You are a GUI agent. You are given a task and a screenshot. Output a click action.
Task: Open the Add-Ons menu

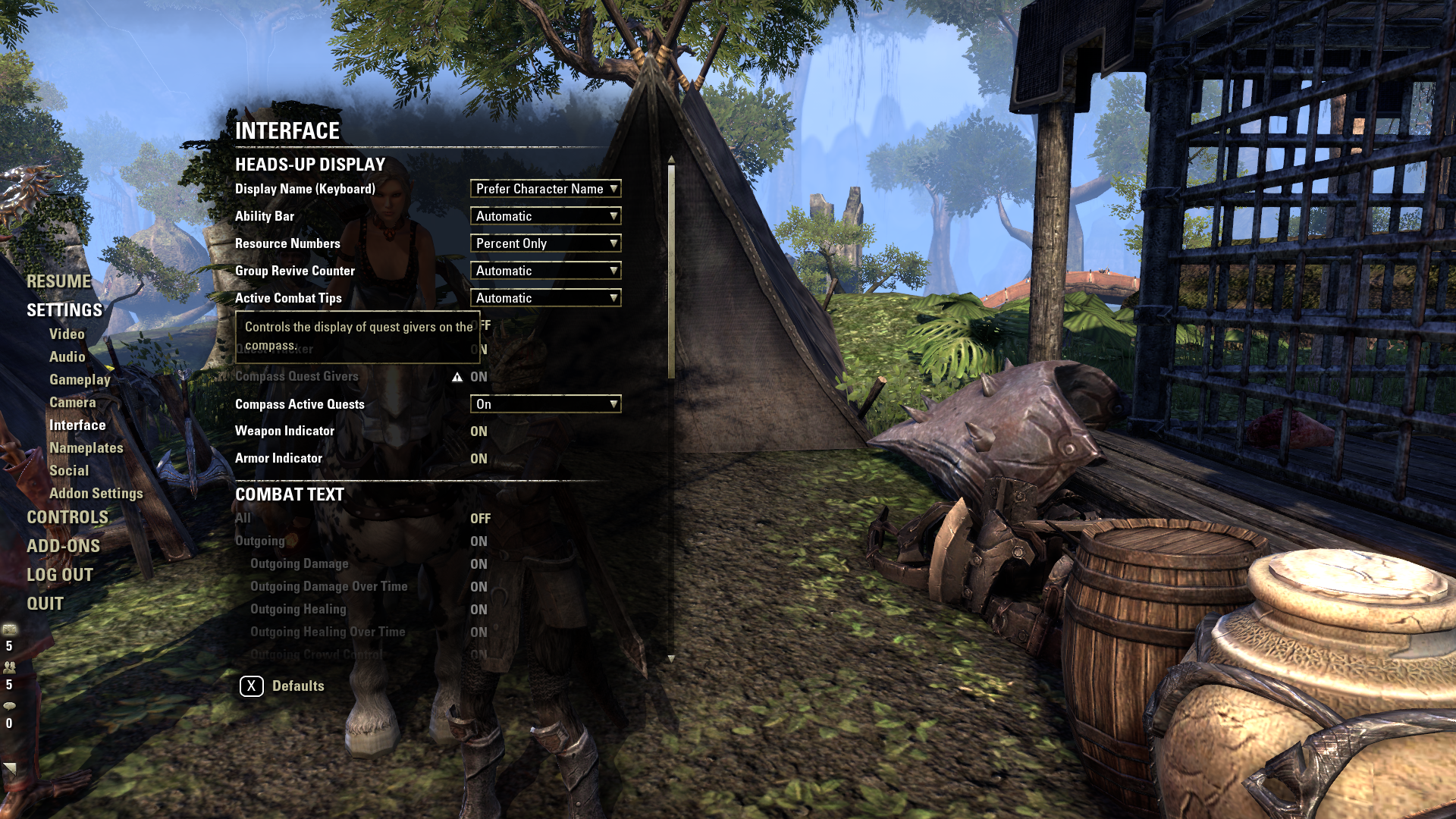pyautogui.click(x=63, y=546)
